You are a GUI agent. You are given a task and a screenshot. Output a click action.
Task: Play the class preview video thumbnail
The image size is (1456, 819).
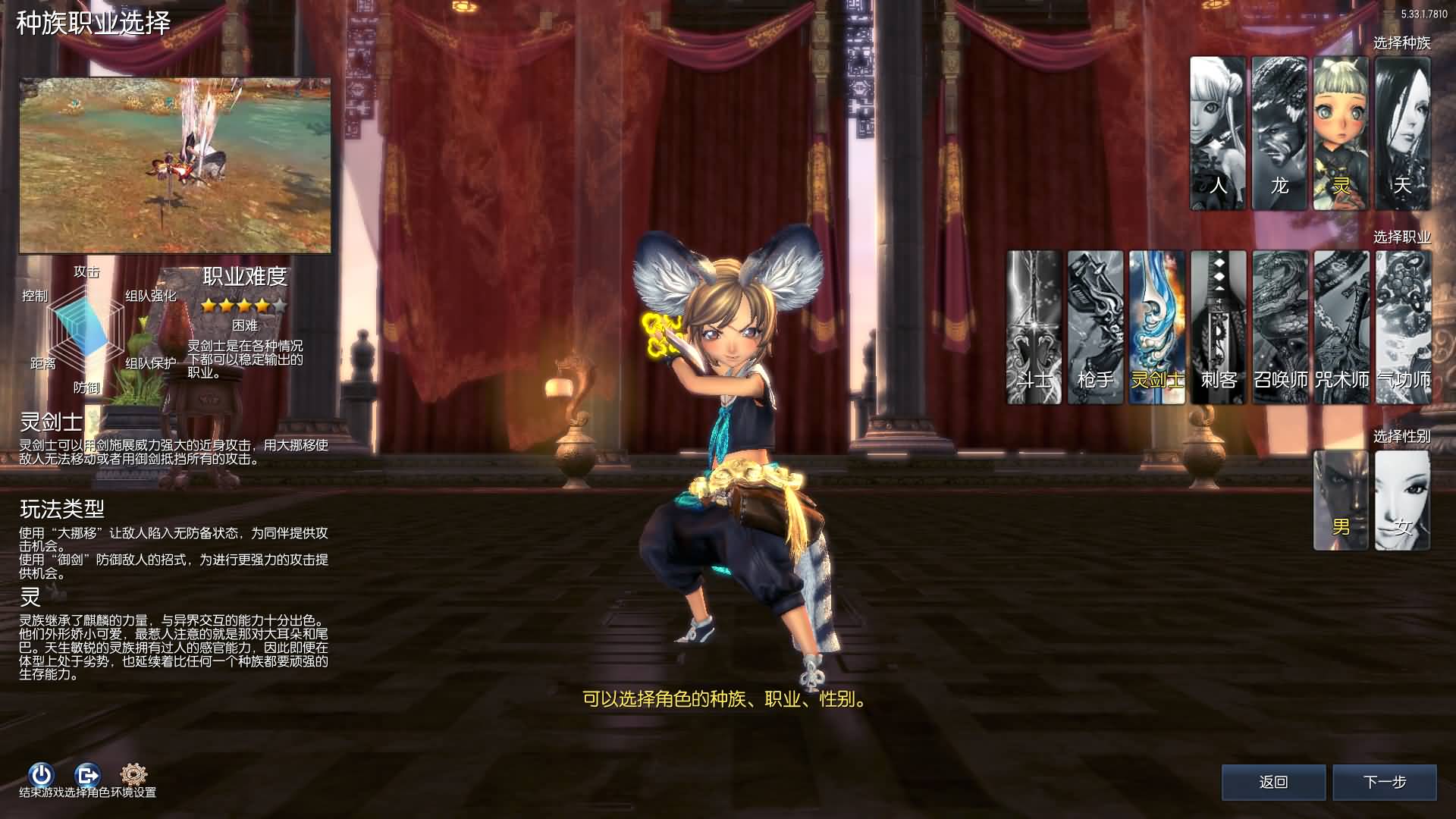pos(175,165)
